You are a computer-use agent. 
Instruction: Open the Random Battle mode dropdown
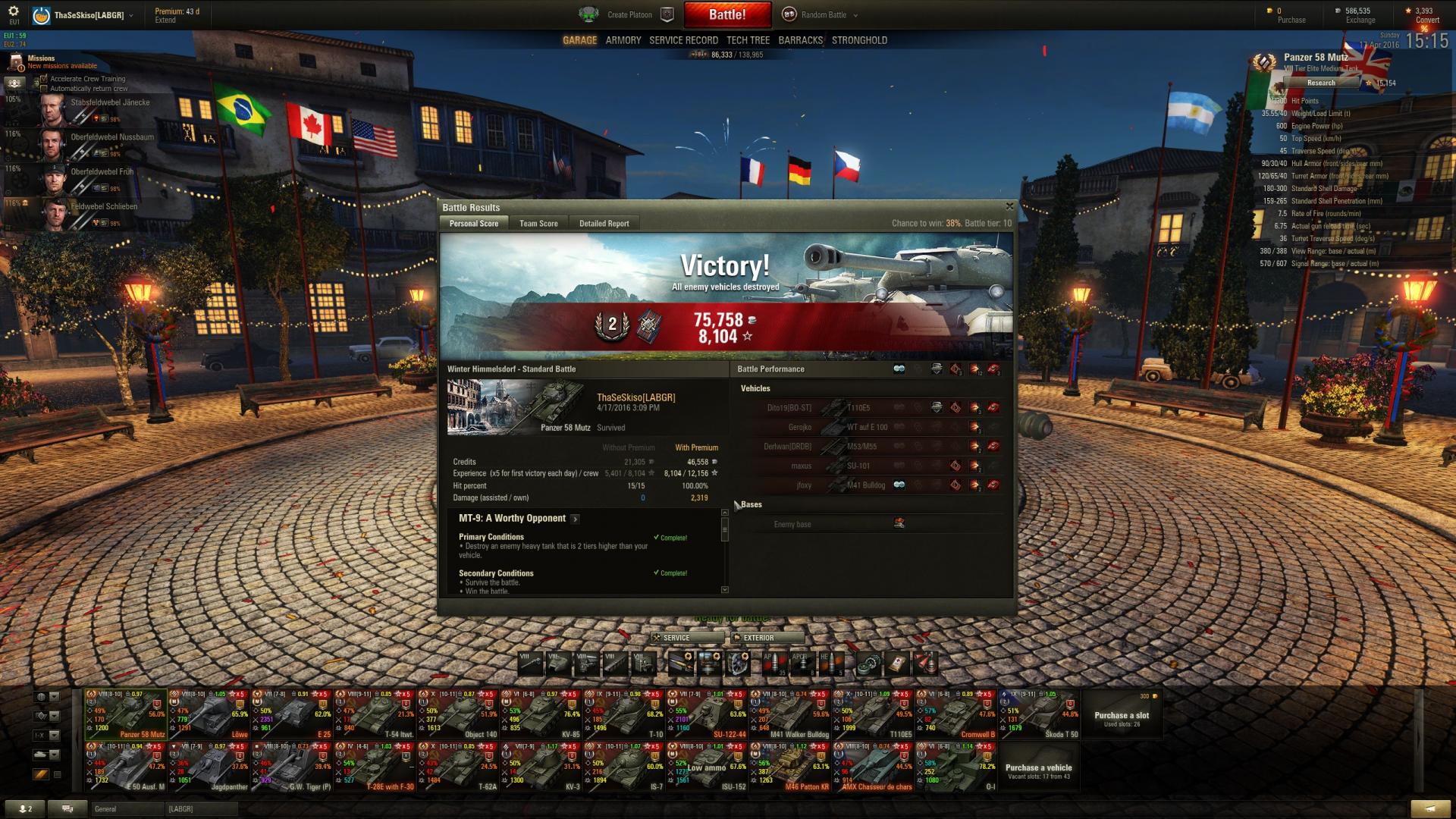(824, 15)
